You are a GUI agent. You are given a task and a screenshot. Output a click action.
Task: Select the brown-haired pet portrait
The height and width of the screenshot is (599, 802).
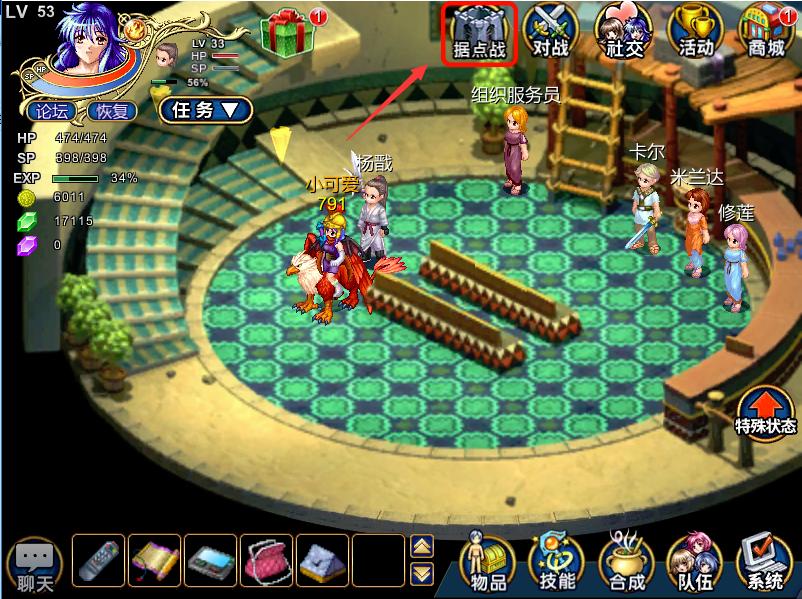(167, 53)
